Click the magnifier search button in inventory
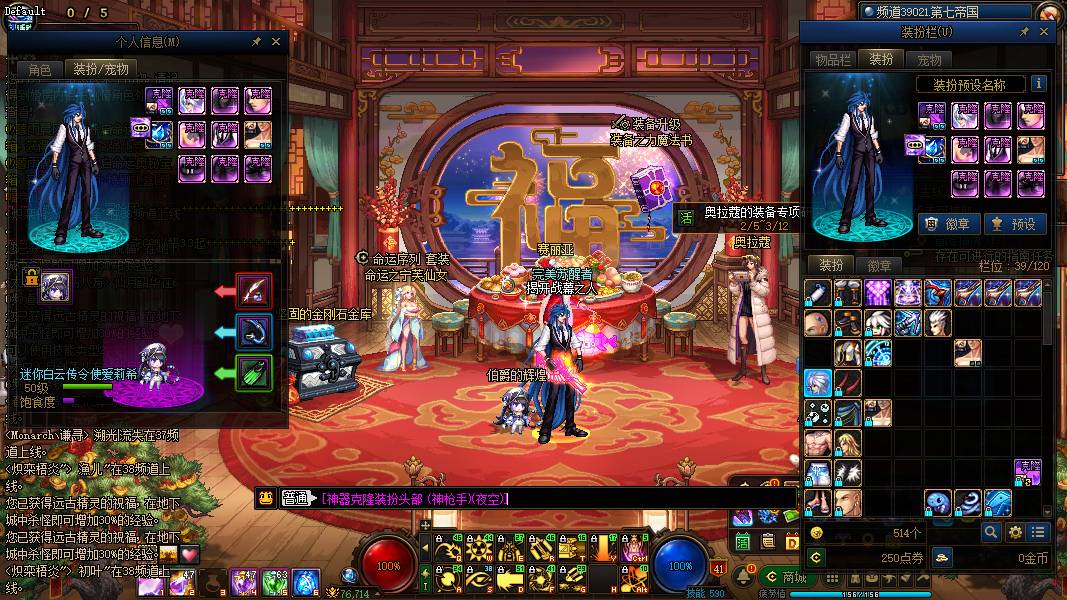The width and height of the screenshot is (1067, 600). (991, 533)
